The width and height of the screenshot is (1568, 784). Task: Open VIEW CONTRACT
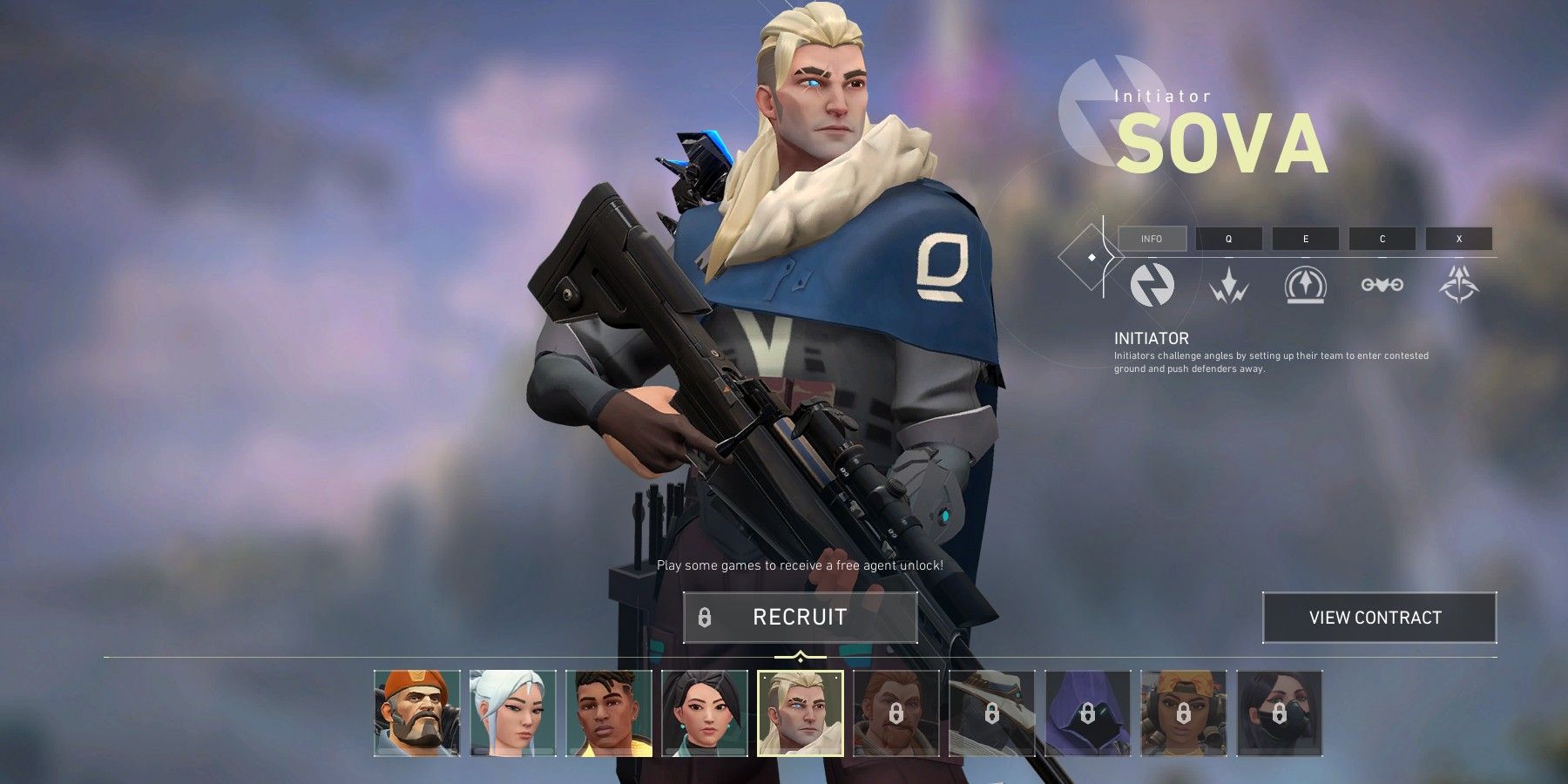point(1379,617)
